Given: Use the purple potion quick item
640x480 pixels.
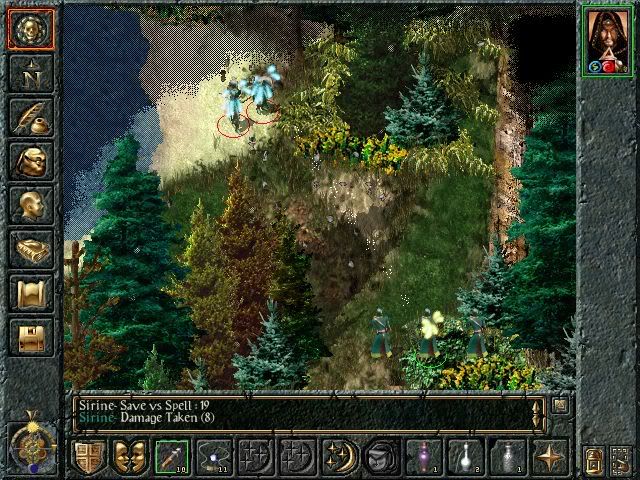Looking at the screenshot, I should click(x=424, y=458).
